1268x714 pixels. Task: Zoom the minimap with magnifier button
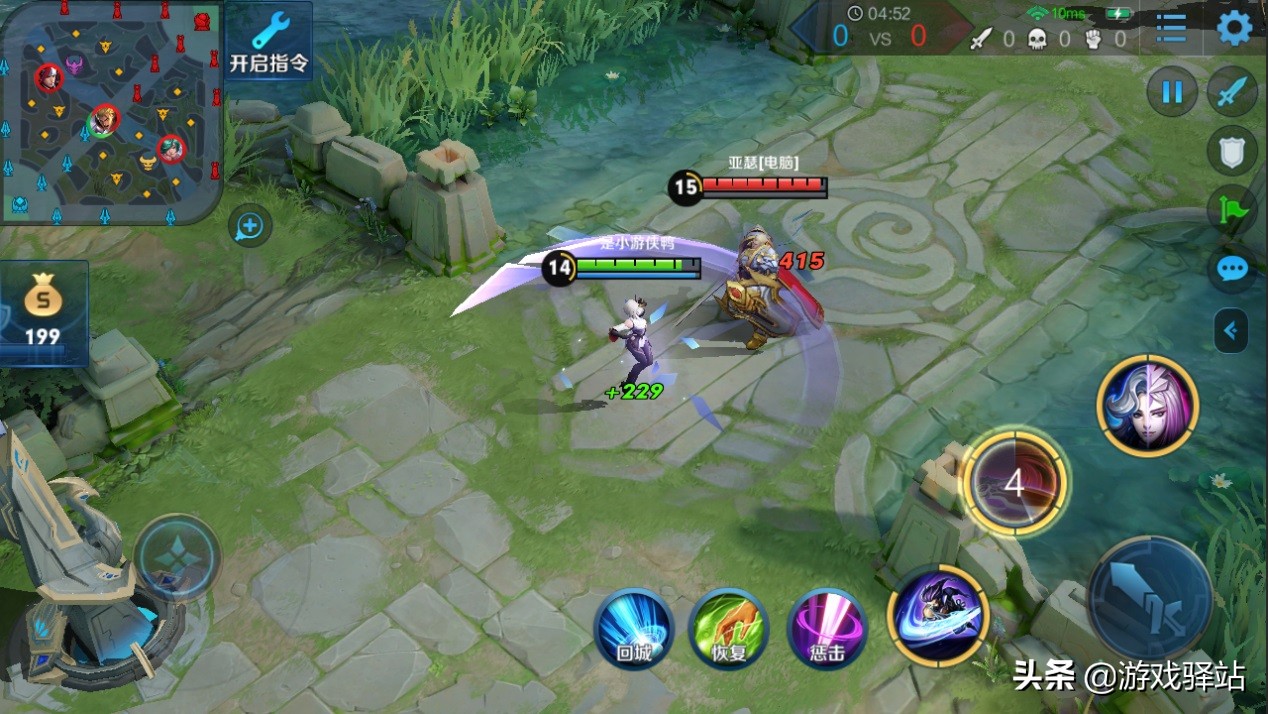click(249, 227)
